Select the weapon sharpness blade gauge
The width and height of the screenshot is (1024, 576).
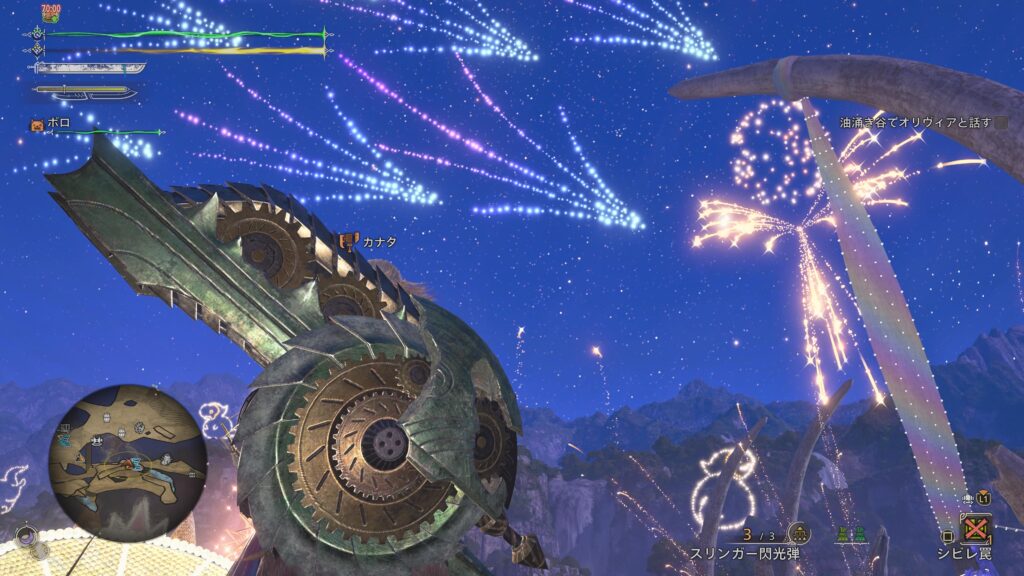[x=89, y=68]
